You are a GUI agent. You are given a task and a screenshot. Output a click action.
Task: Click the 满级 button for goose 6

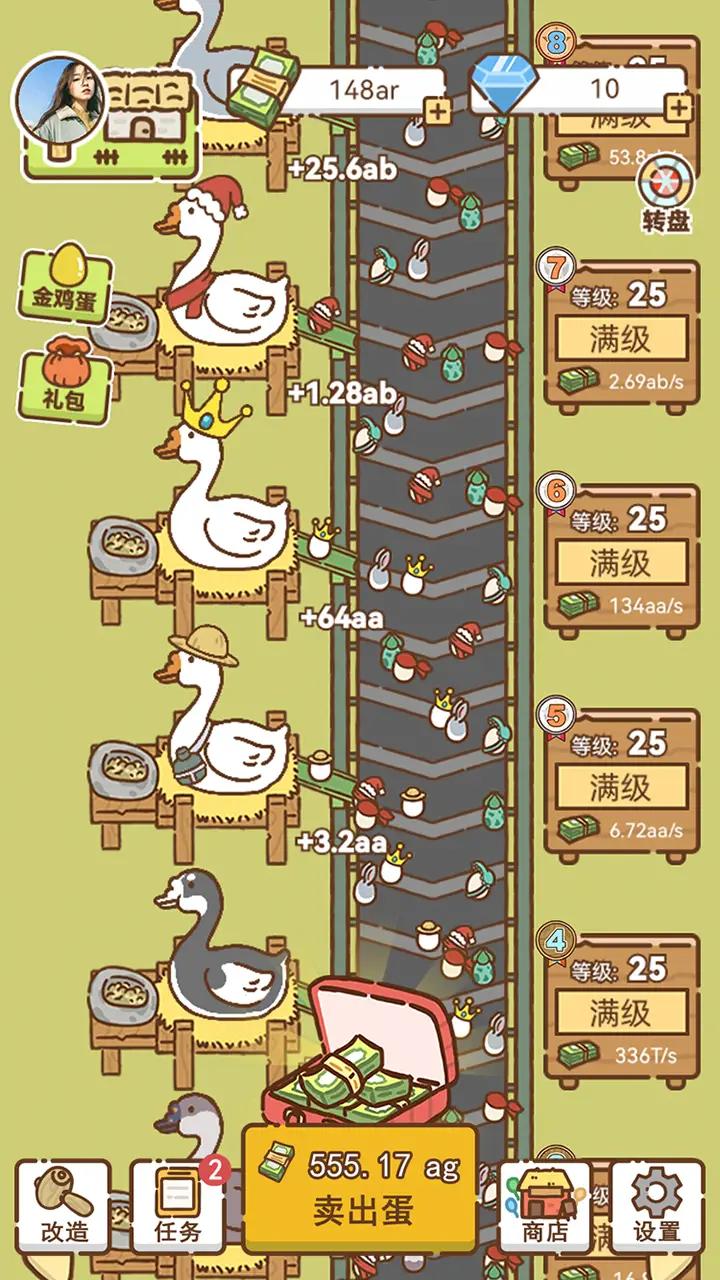tap(622, 562)
